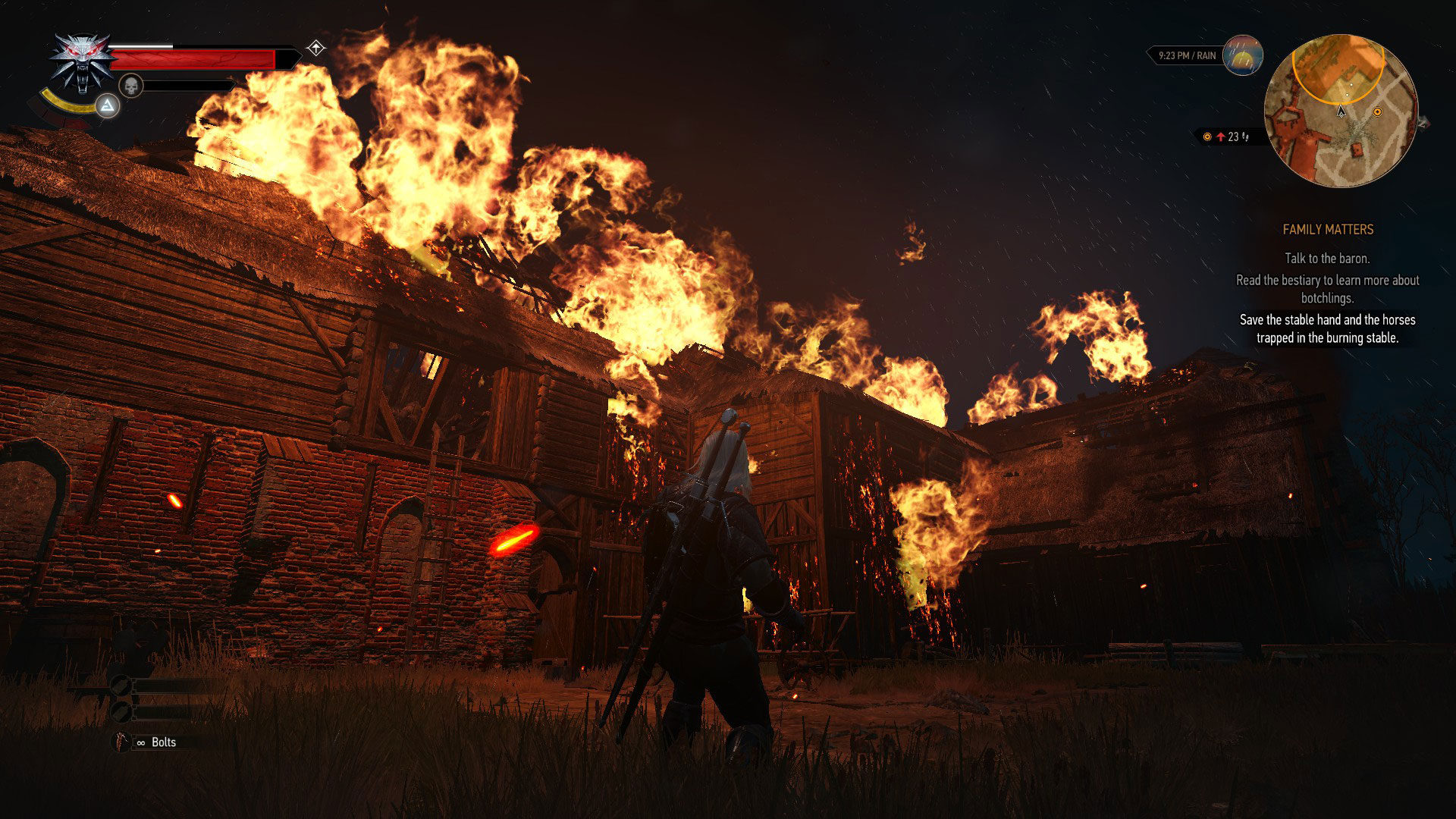Viewport: 1456px width, 819px height.
Task: Click the enemy skull health icon
Action: pos(131,85)
